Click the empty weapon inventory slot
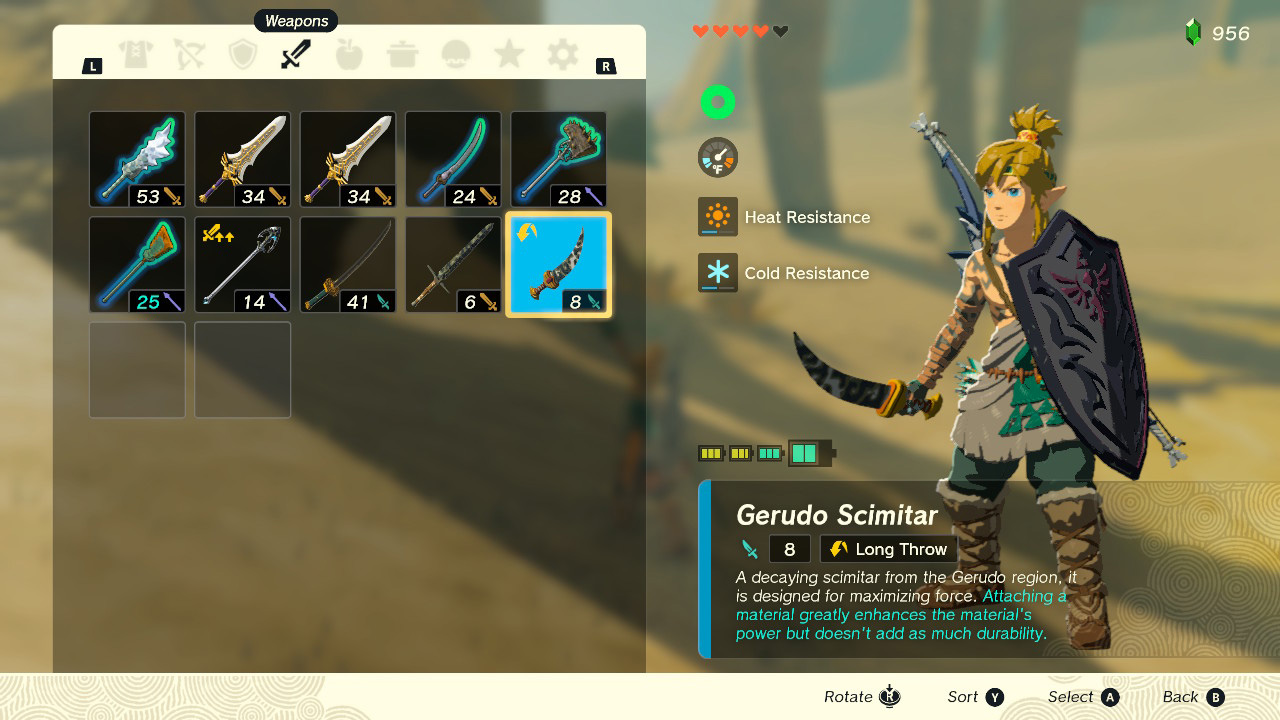Image resolution: width=1280 pixels, height=720 pixels. click(137, 369)
